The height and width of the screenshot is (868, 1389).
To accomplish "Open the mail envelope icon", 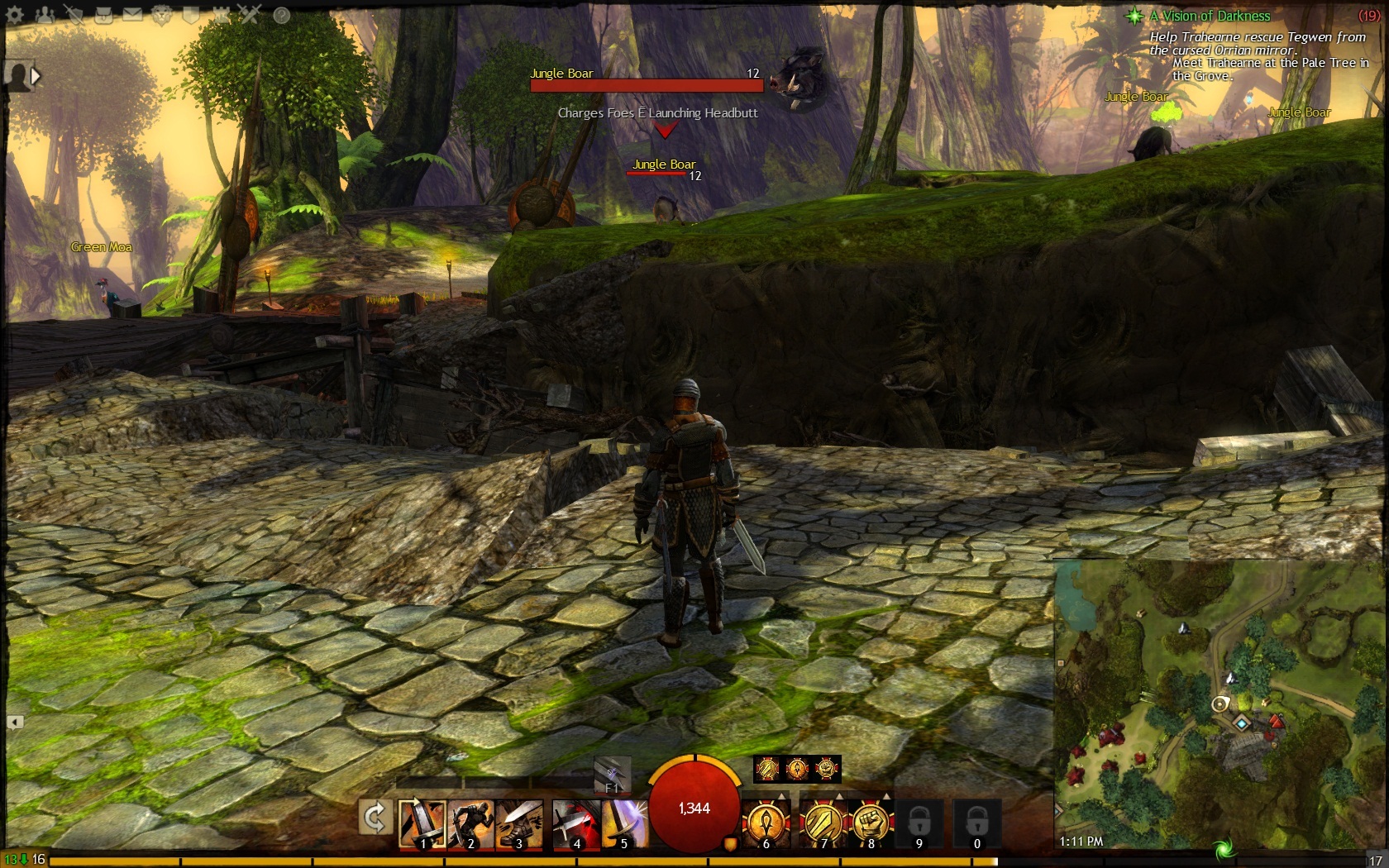I will pos(132,15).
